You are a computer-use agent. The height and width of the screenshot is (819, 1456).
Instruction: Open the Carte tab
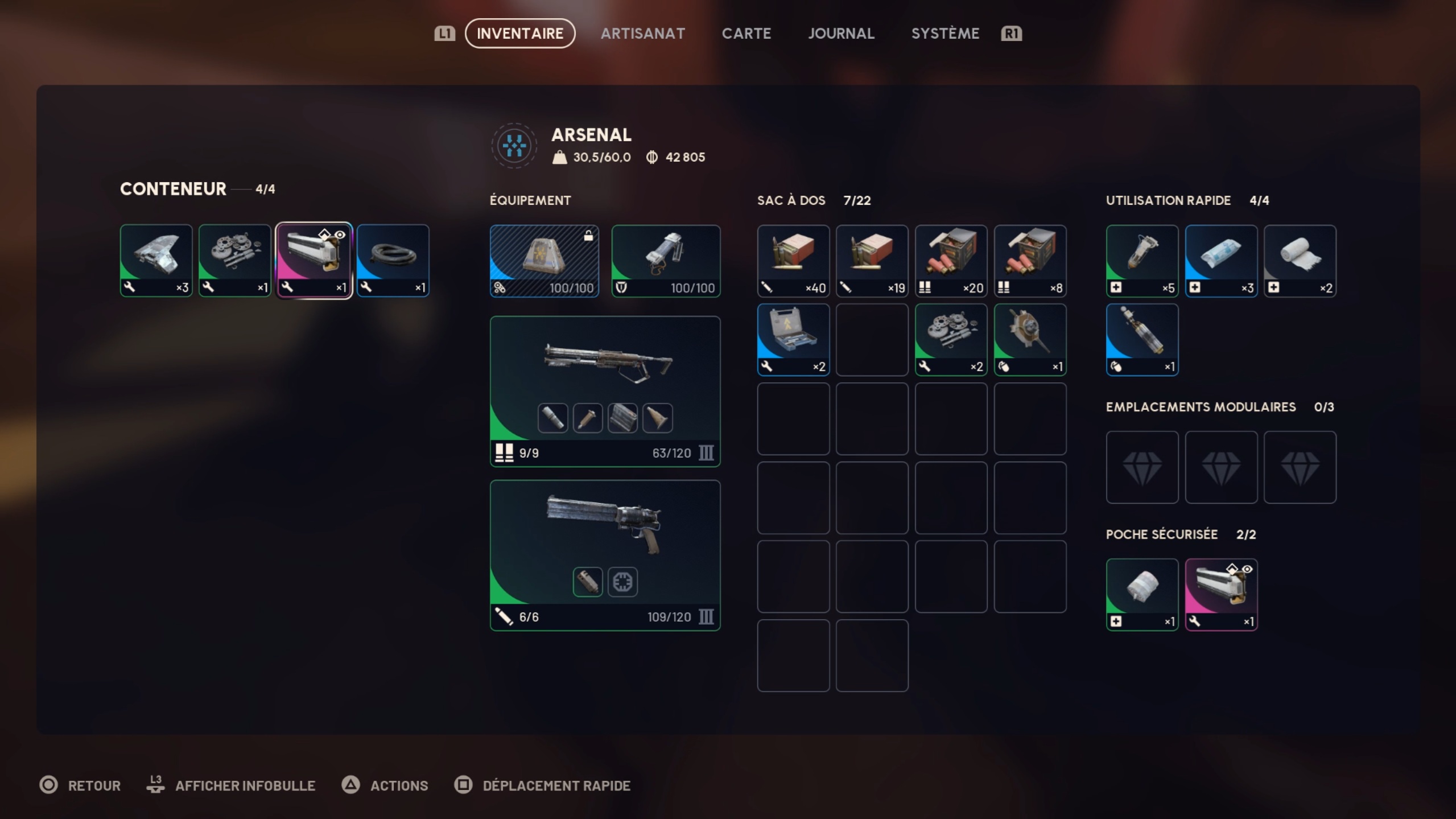[746, 34]
